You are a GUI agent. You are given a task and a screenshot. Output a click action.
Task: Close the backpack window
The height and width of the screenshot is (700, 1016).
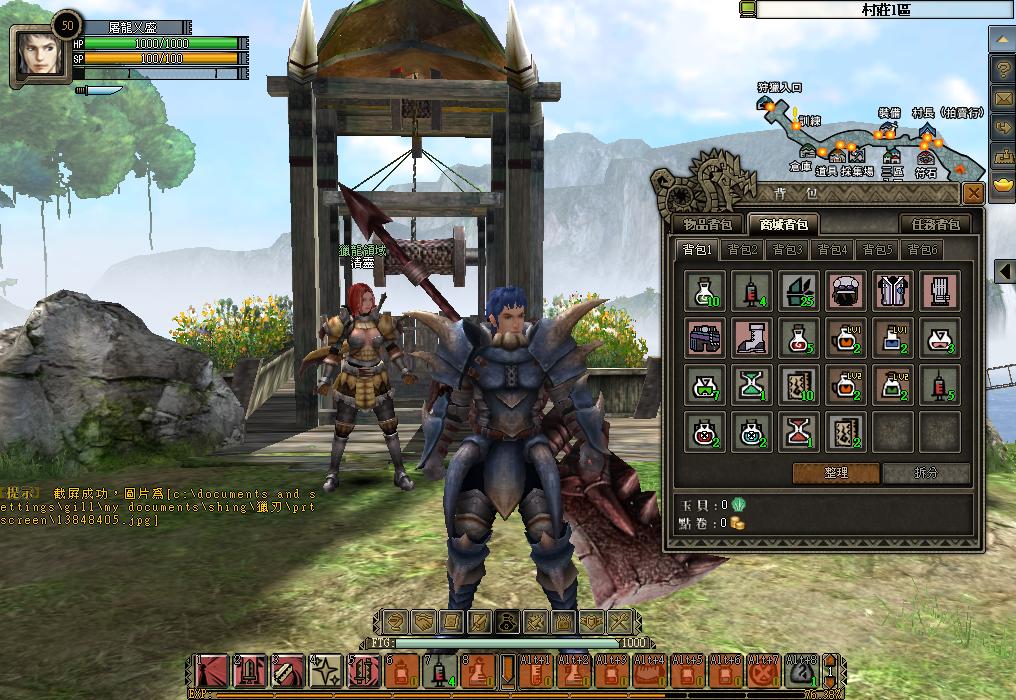[x=972, y=193]
